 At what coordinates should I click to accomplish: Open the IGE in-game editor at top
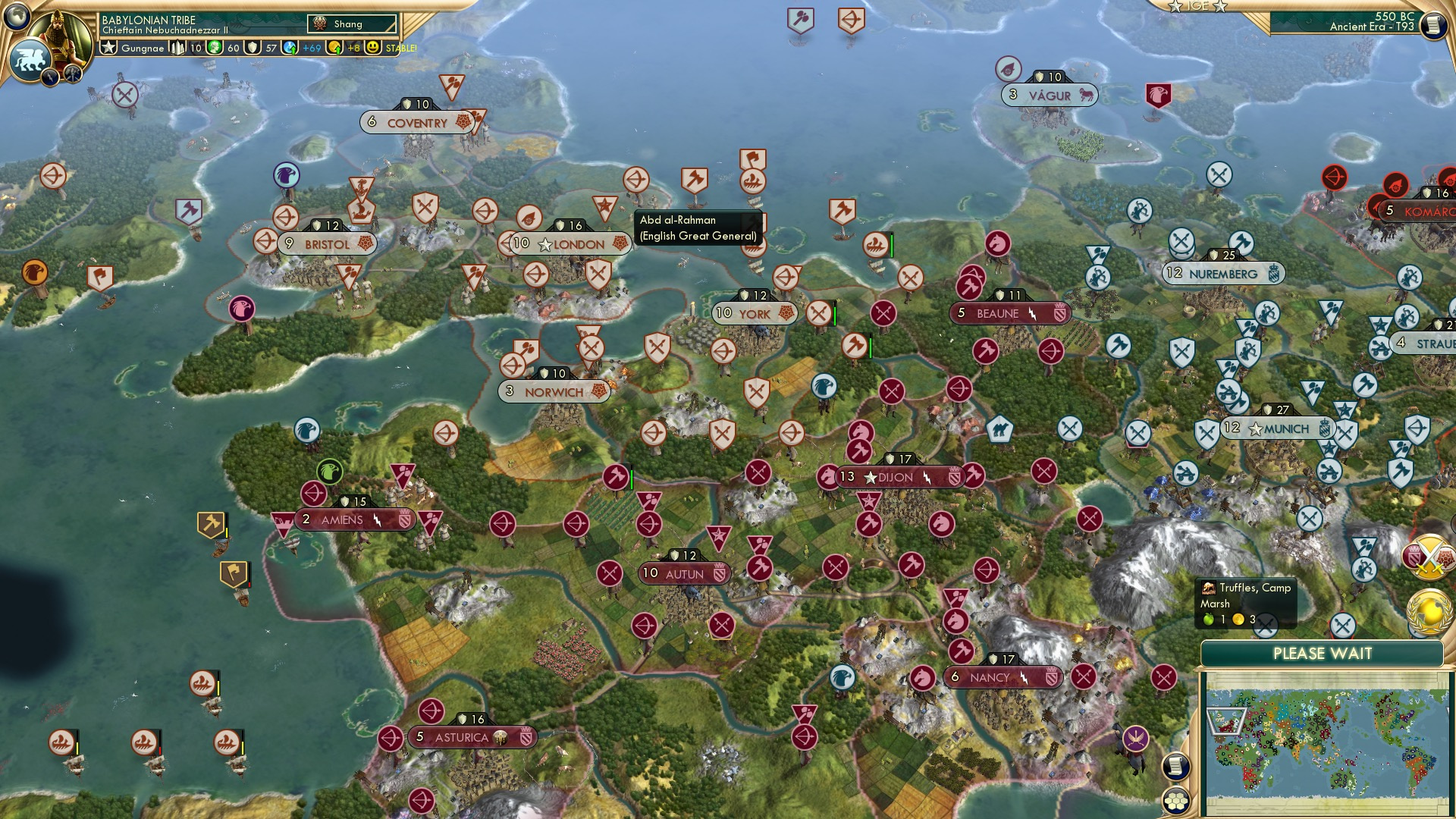[1197, 7]
